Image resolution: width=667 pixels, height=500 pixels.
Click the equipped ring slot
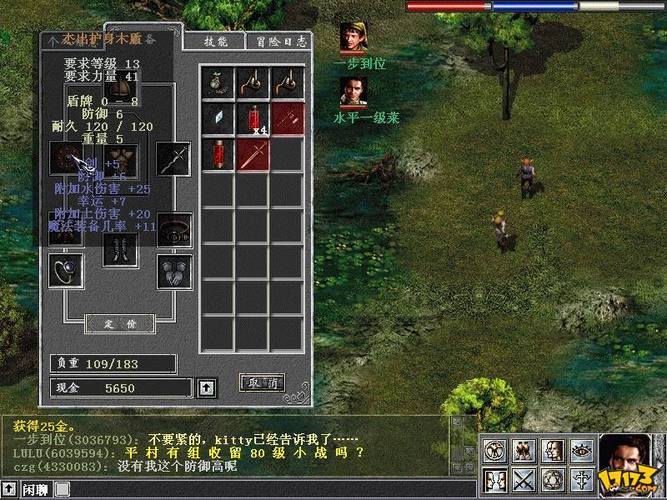pyautogui.click(x=66, y=268)
